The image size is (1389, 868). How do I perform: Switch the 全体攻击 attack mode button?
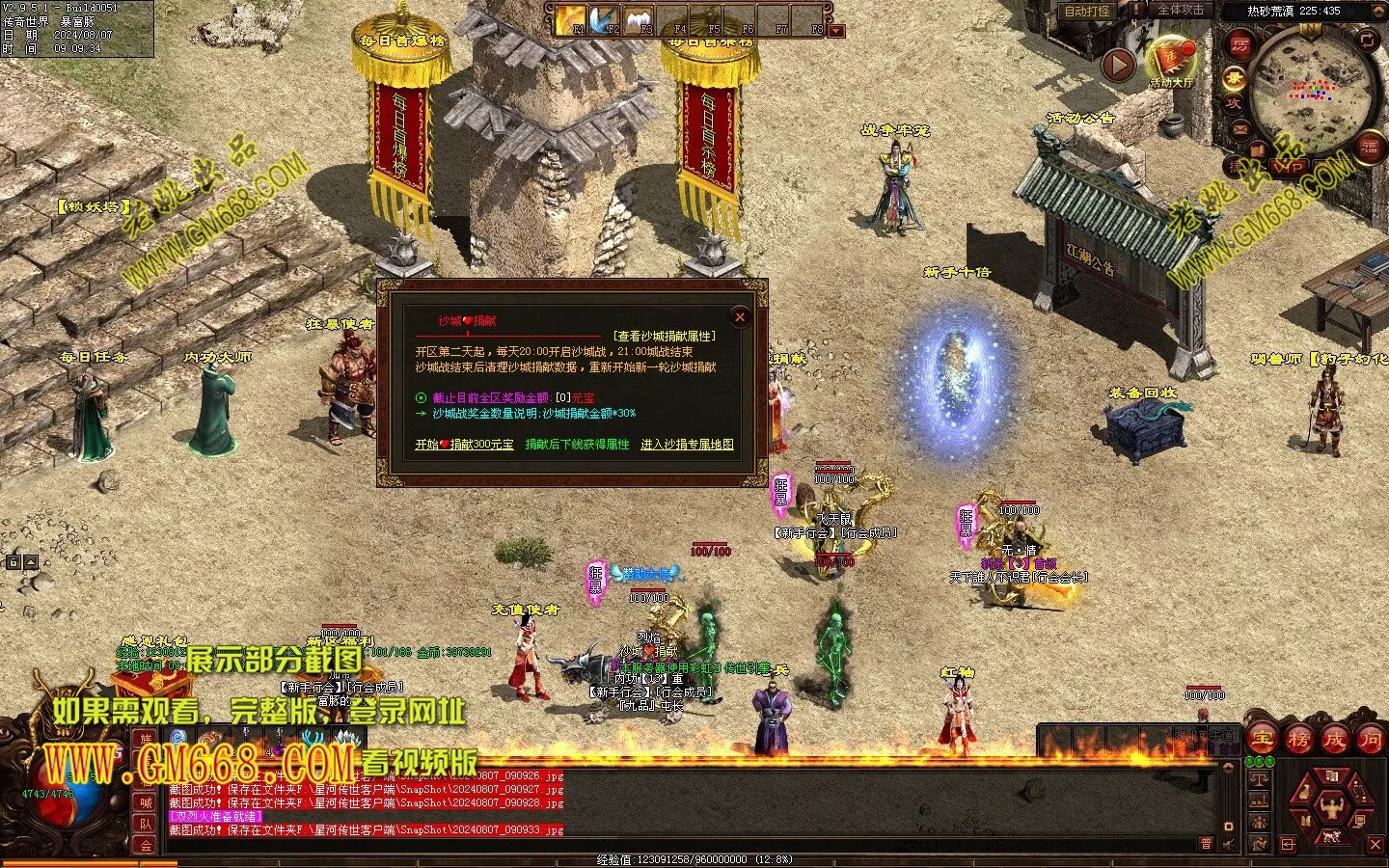click(x=1181, y=10)
